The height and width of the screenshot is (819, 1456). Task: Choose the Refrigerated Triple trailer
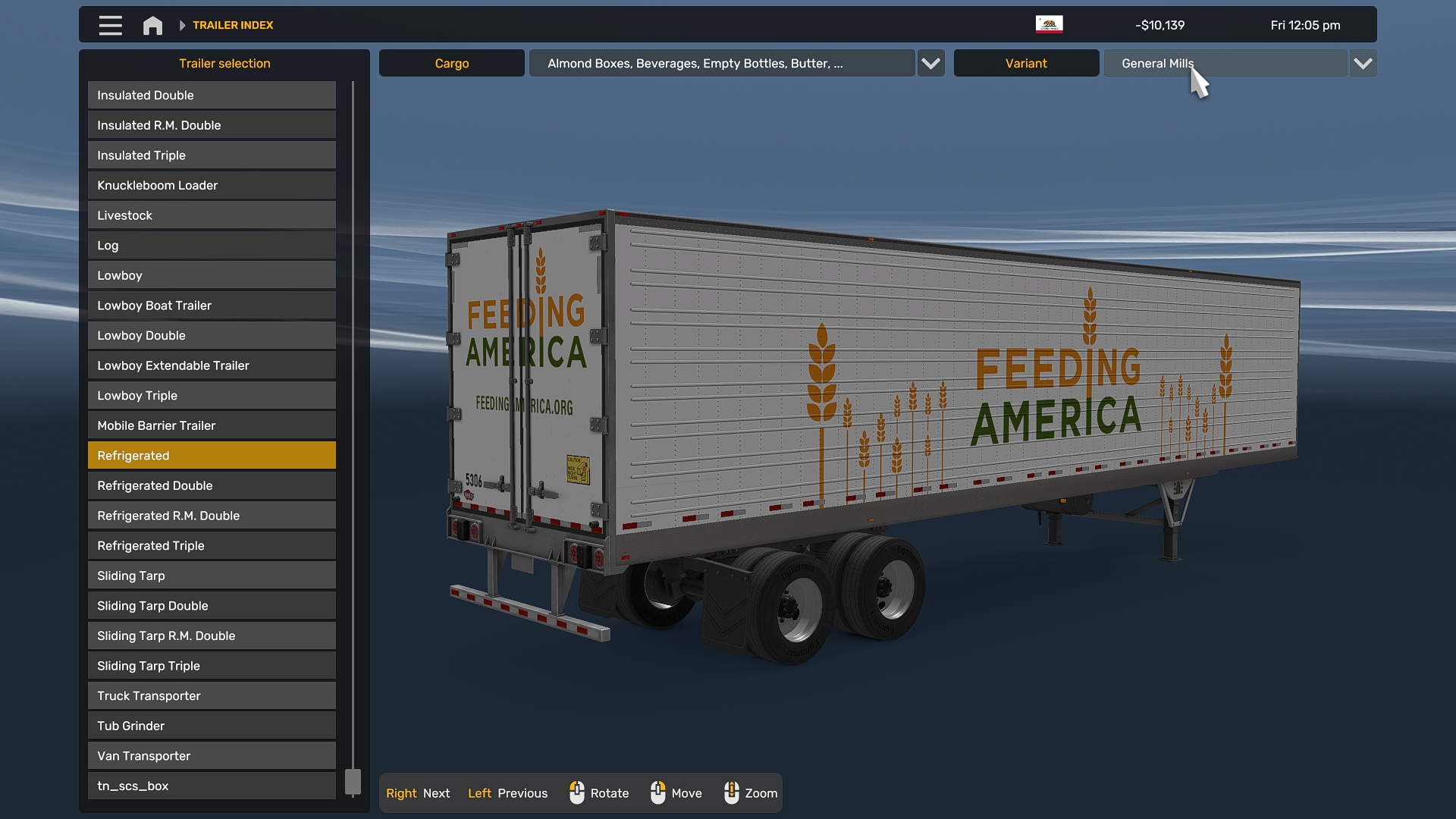coord(212,546)
